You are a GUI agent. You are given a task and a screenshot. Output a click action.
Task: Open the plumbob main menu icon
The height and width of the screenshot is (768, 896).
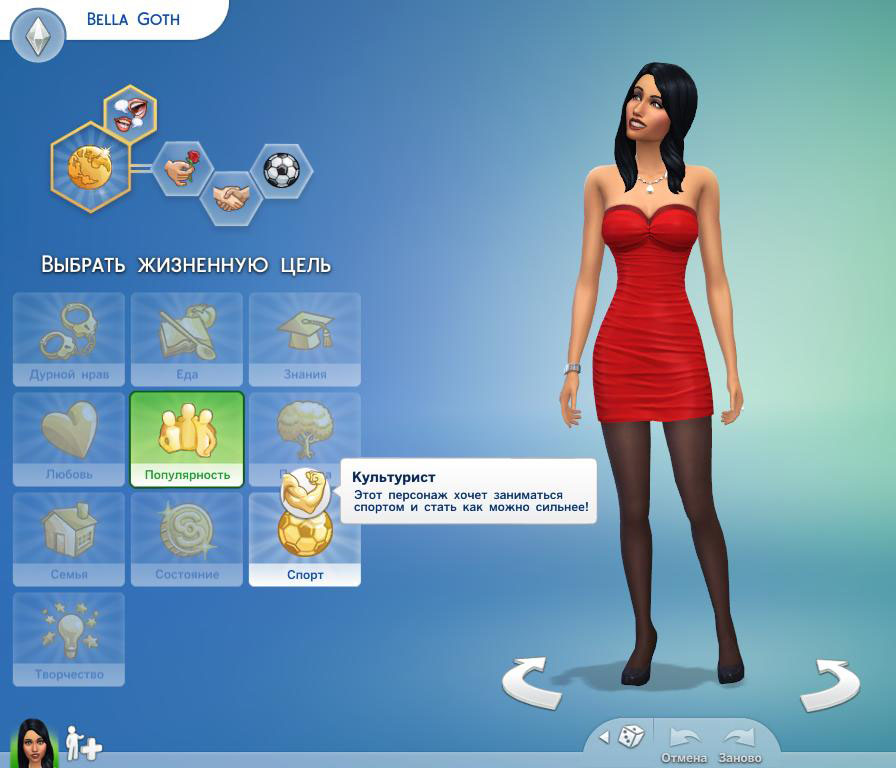pos(38,35)
